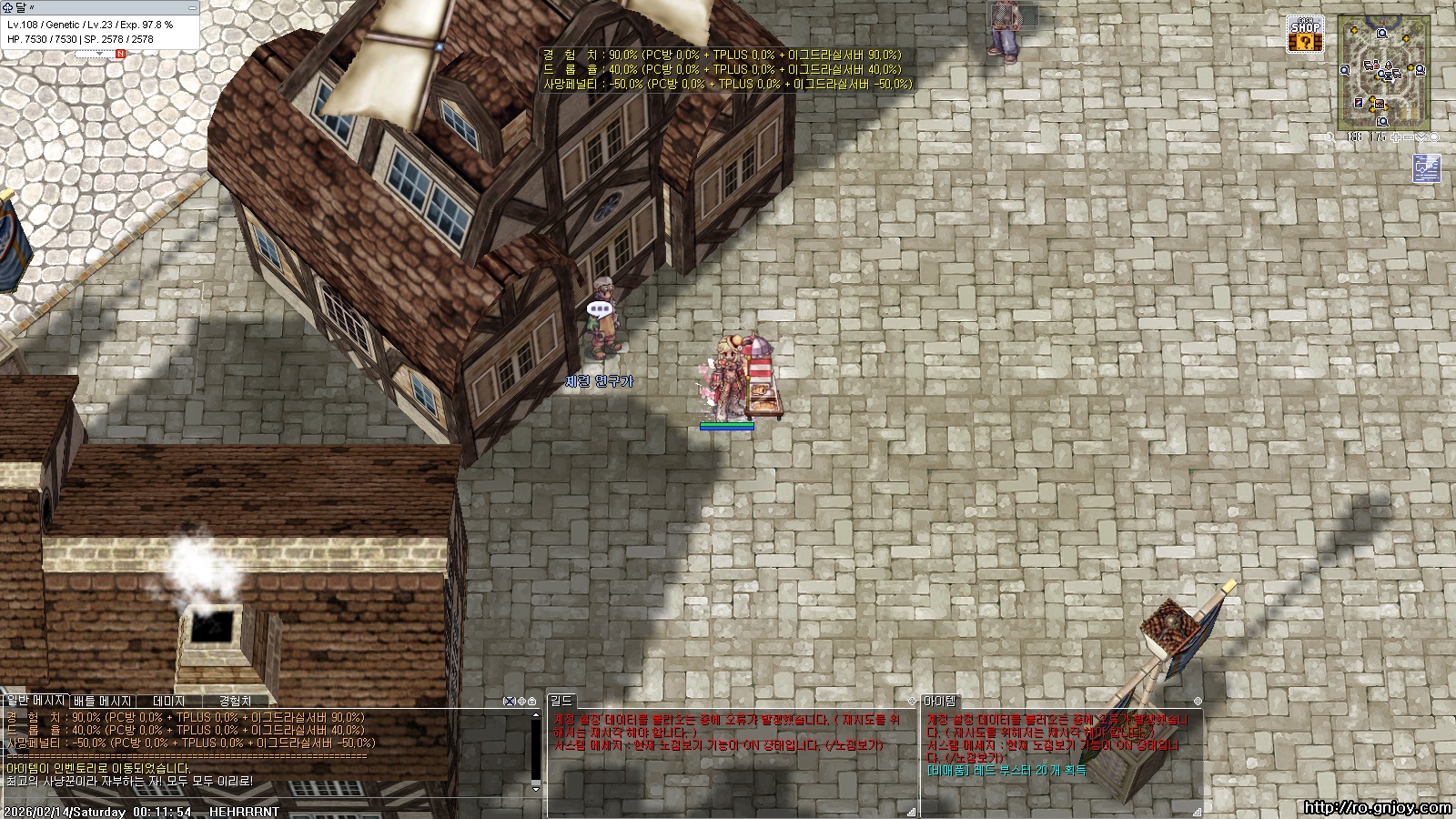Collapse the minimap using the double-arrow button
Image resolution: width=1456 pixels, height=819 pixels.
pos(1421,137)
